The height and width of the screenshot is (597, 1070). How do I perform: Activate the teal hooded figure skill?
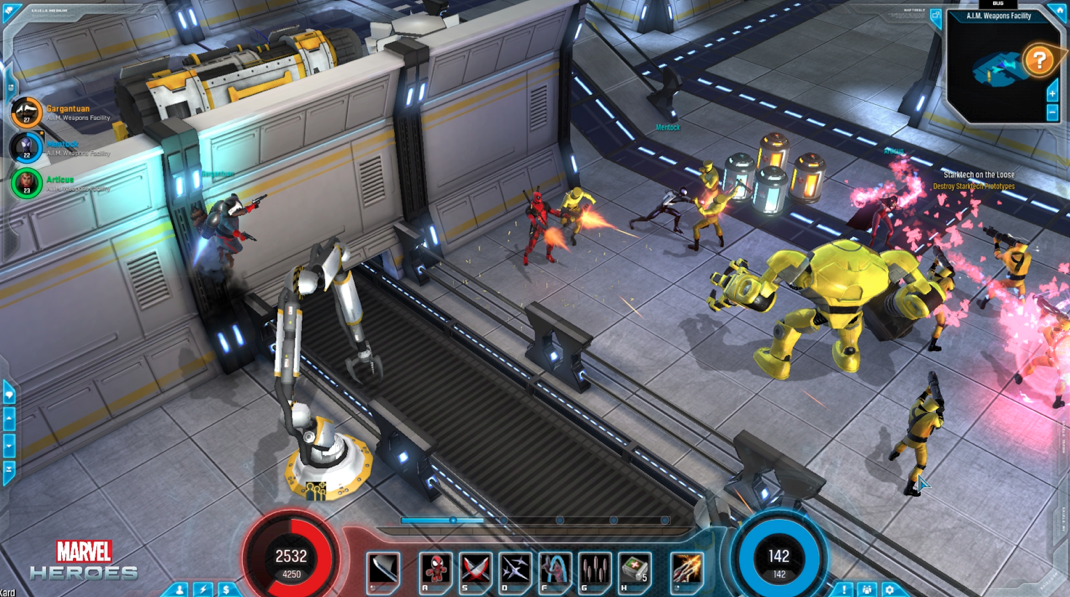click(x=555, y=570)
